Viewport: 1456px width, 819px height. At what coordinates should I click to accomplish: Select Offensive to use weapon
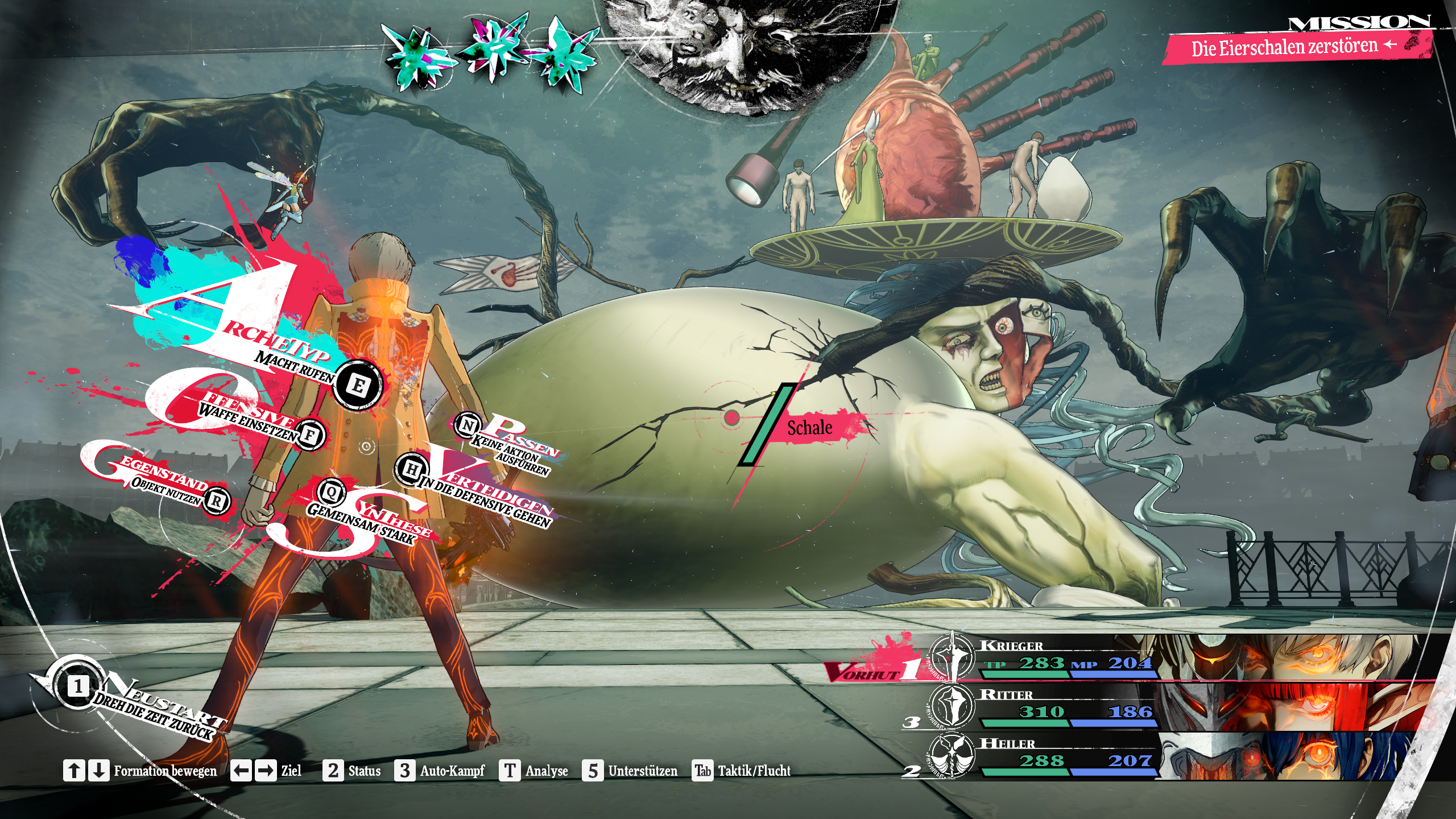pos(310,435)
